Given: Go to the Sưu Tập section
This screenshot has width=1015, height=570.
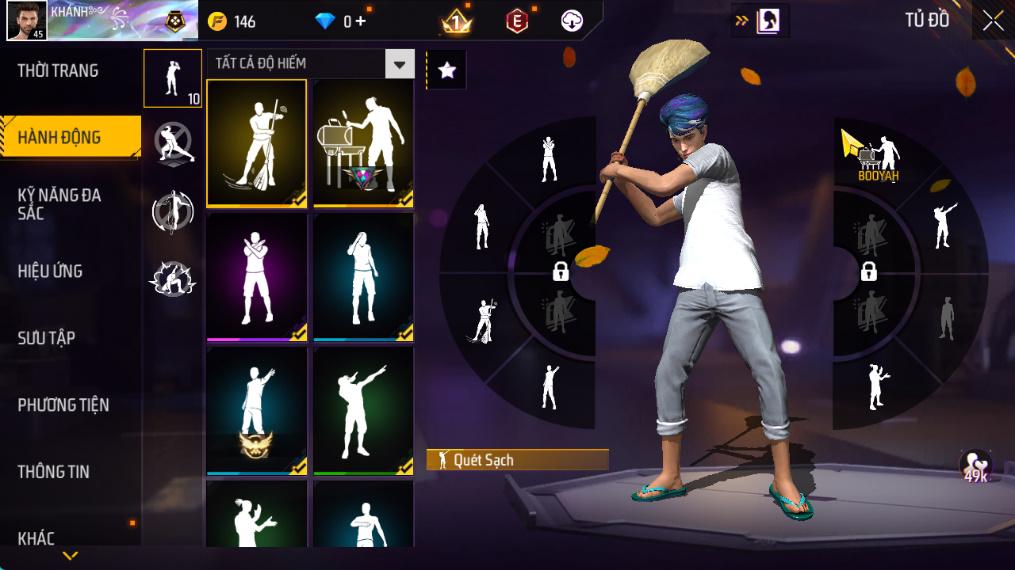Looking at the screenshot, I should (x=46, y=338).
